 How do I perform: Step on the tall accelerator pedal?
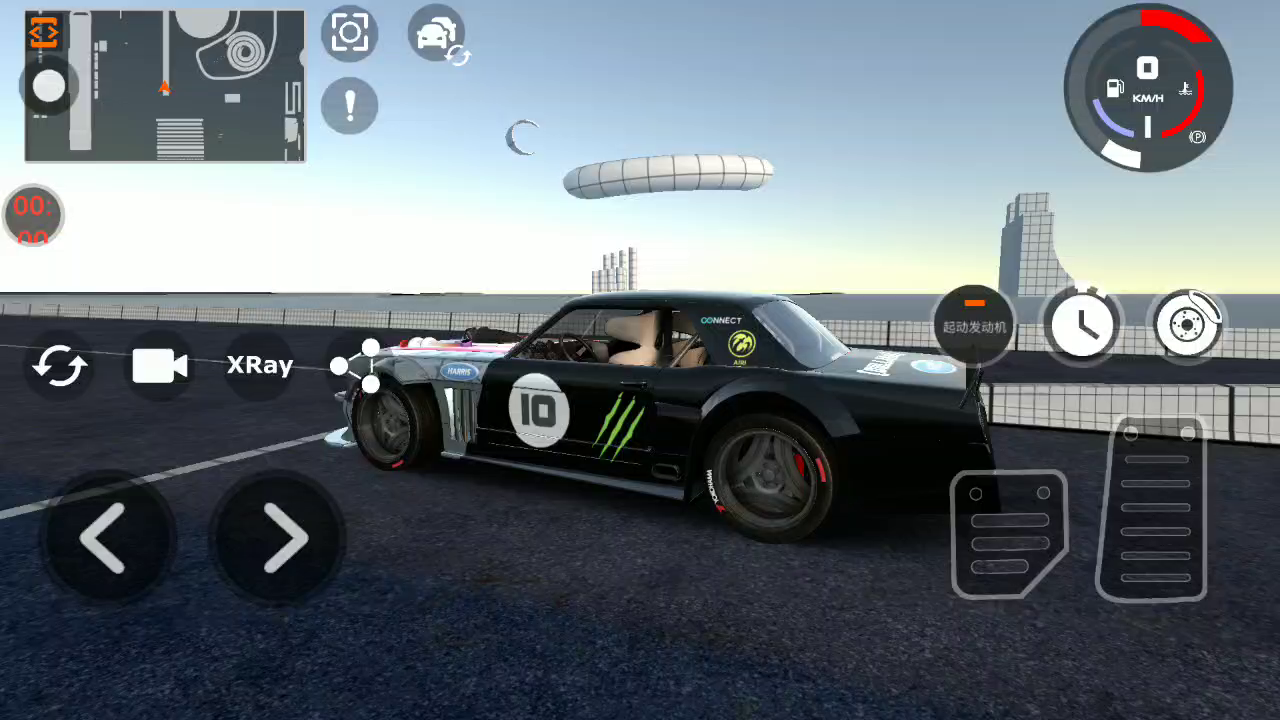1153,508
